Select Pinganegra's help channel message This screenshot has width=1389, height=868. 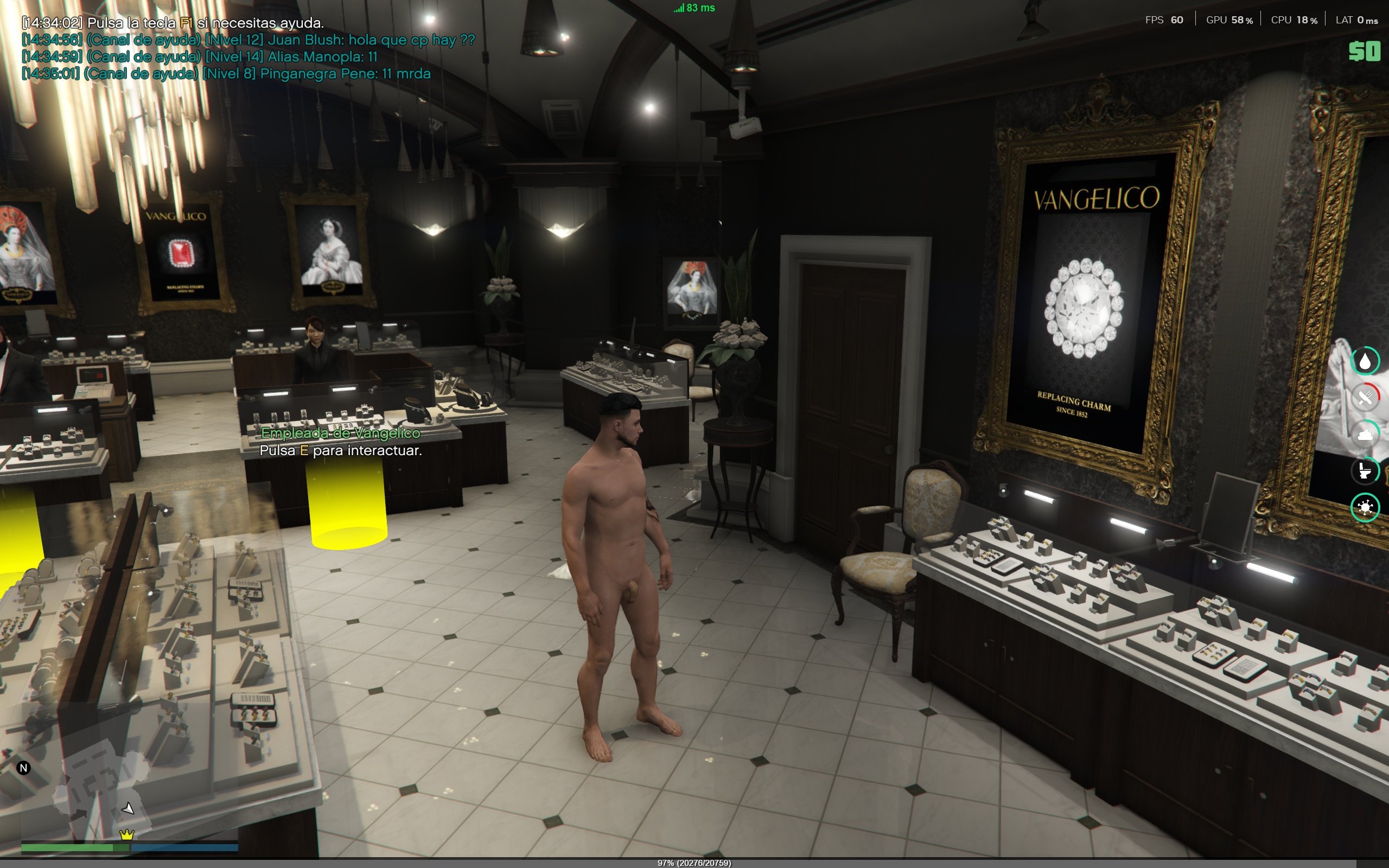point(226,74)
